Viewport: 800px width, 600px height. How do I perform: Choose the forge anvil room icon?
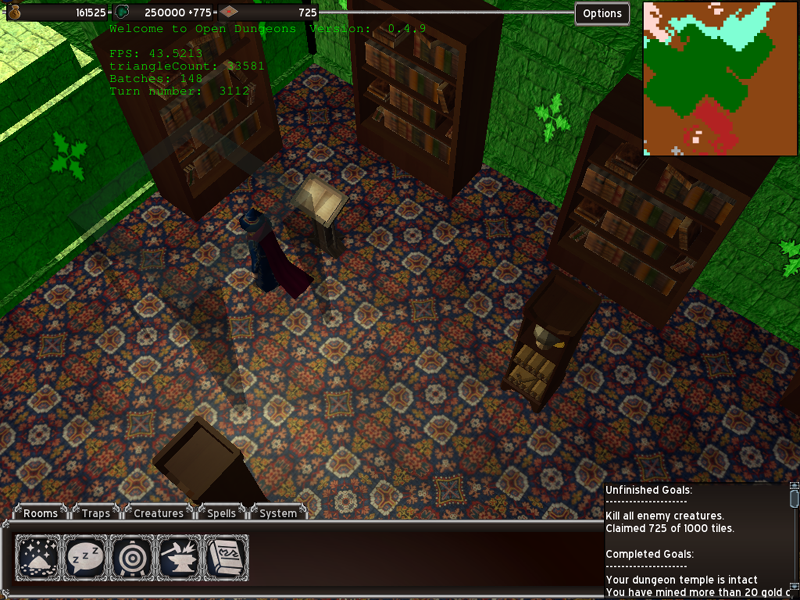point(179,556)
